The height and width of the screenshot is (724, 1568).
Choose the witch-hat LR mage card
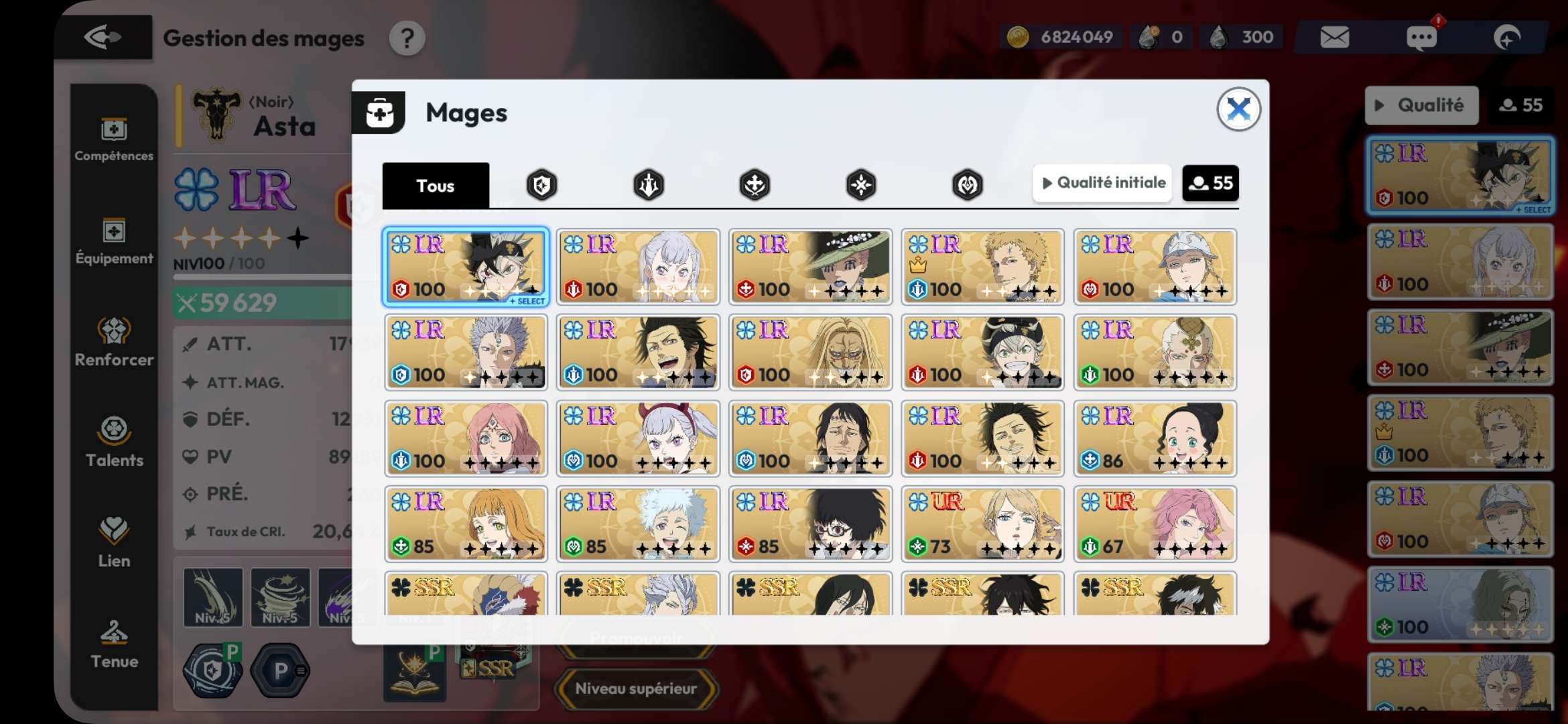[810, 267]
